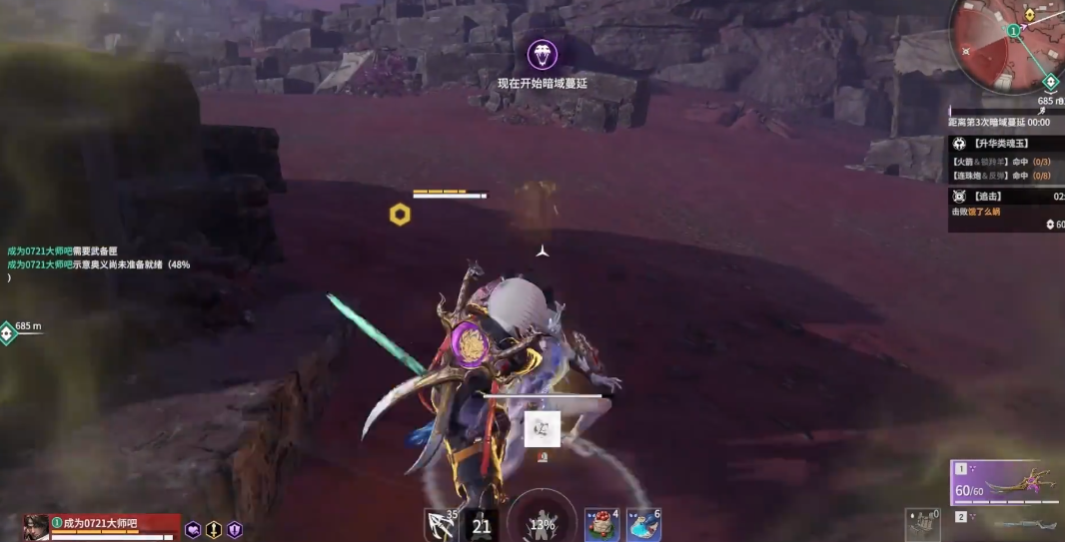The width and height of the screenshot is (1065, 542).
Task: Use the blue armor powder item with count 6
Action: pyautogui.click(x=643, y=524)
